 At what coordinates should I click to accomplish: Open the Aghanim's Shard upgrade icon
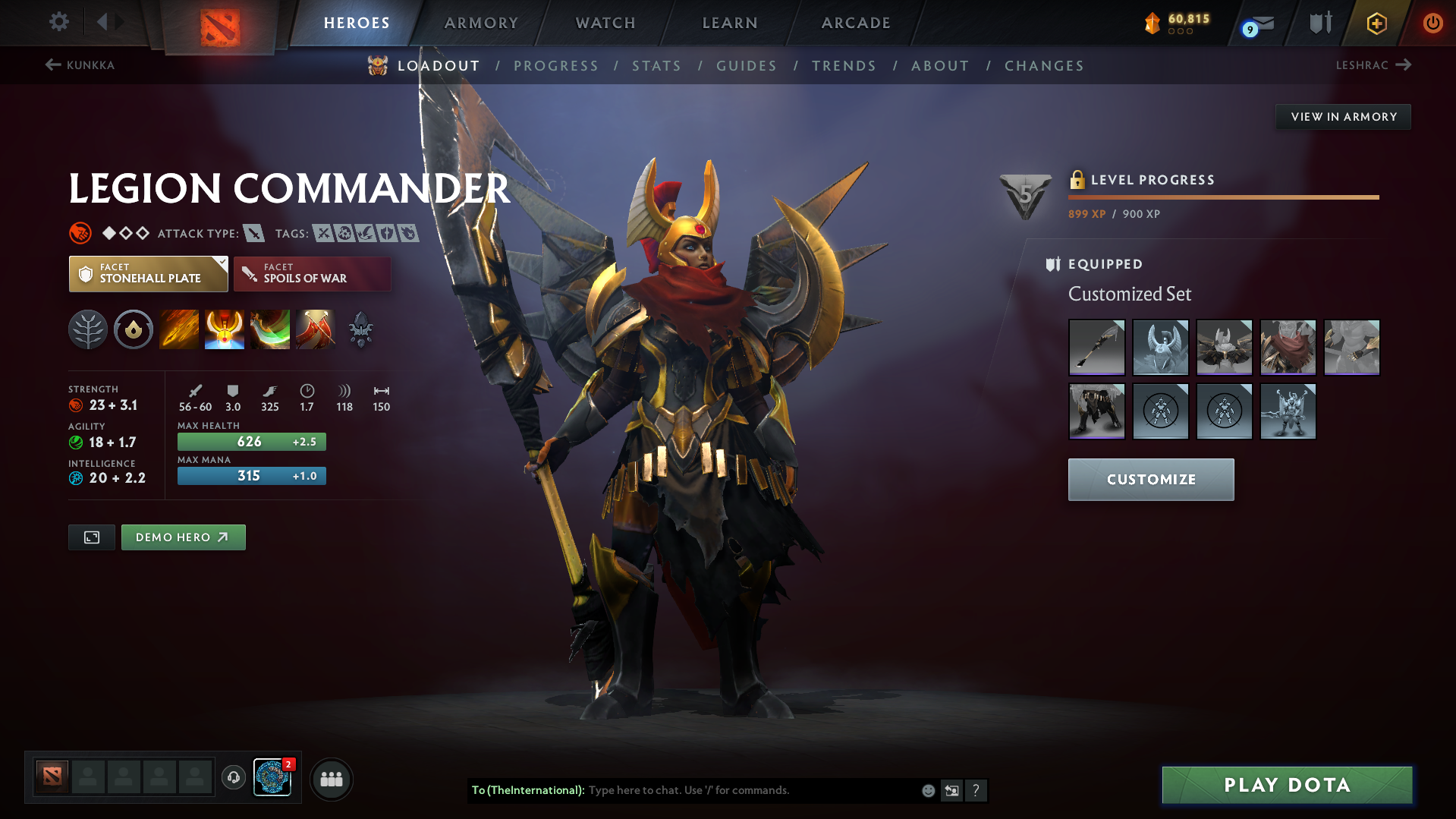pos(361,329)
